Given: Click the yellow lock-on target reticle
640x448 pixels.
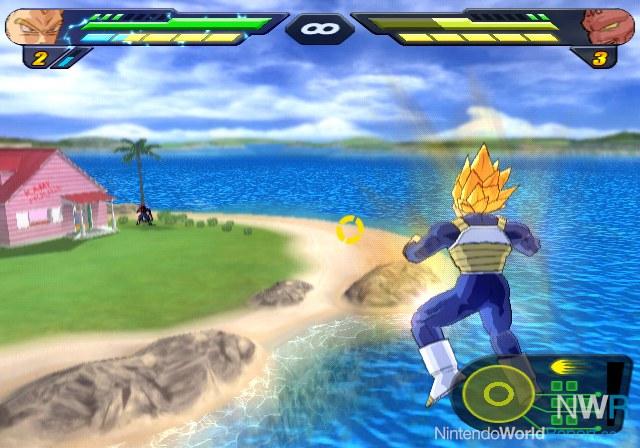Looking at the screenshot, I should pyautogui.click(x=350, y=229).
